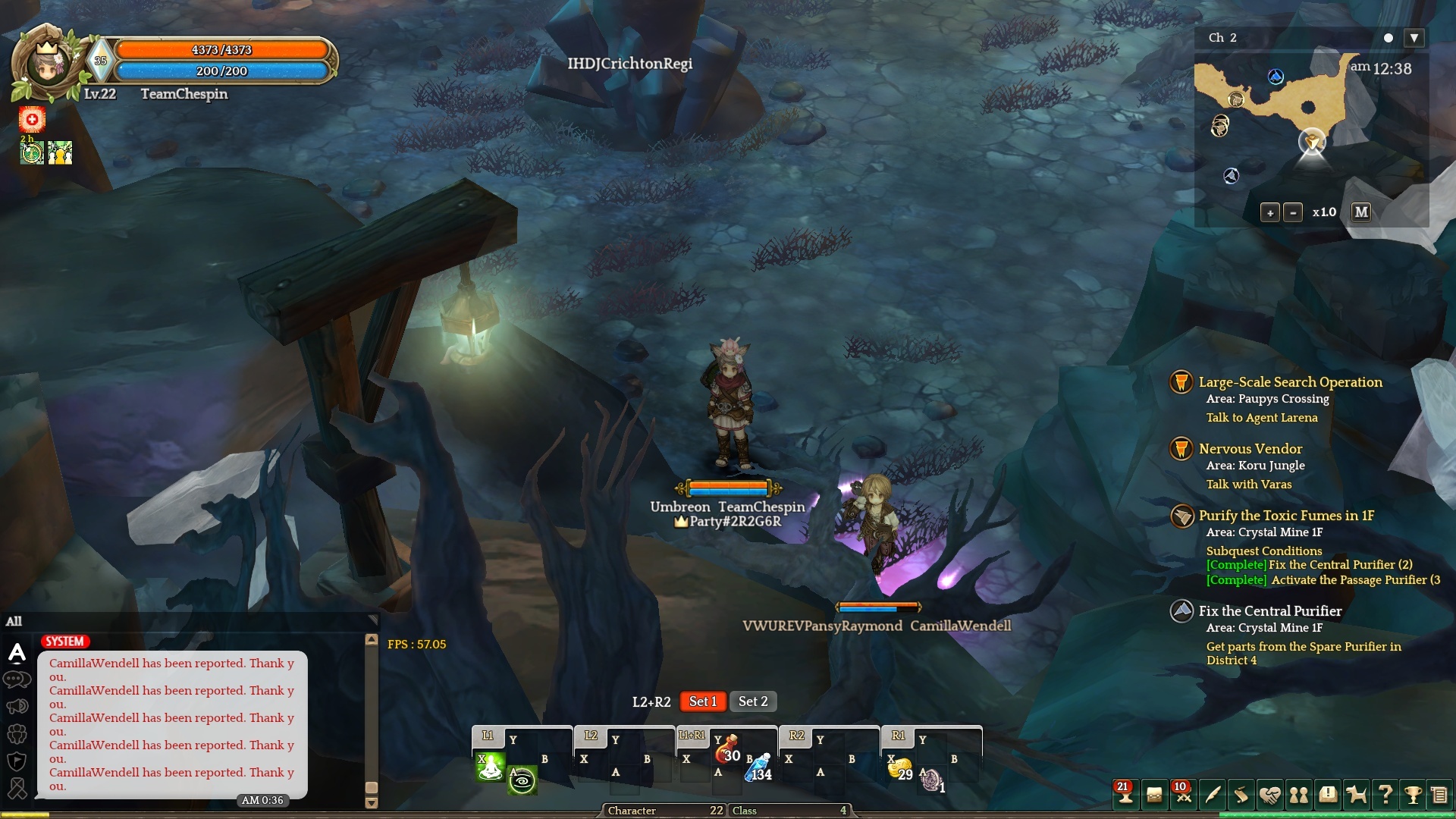Activate the green meditation skill icon
Screen dimensions: 1456x819
490,767
